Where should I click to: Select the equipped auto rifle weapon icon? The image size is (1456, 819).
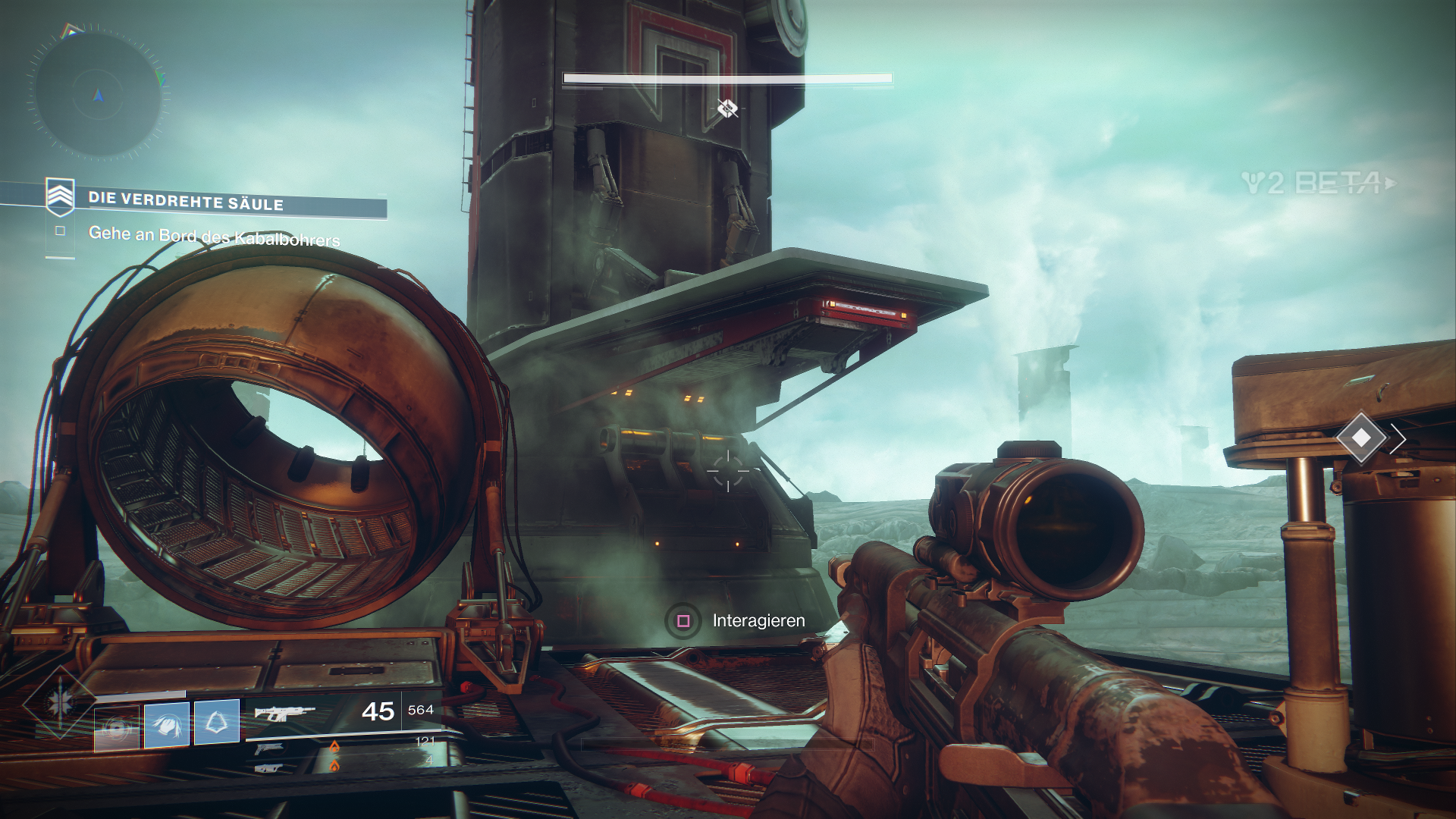click(x=284, y=713)
